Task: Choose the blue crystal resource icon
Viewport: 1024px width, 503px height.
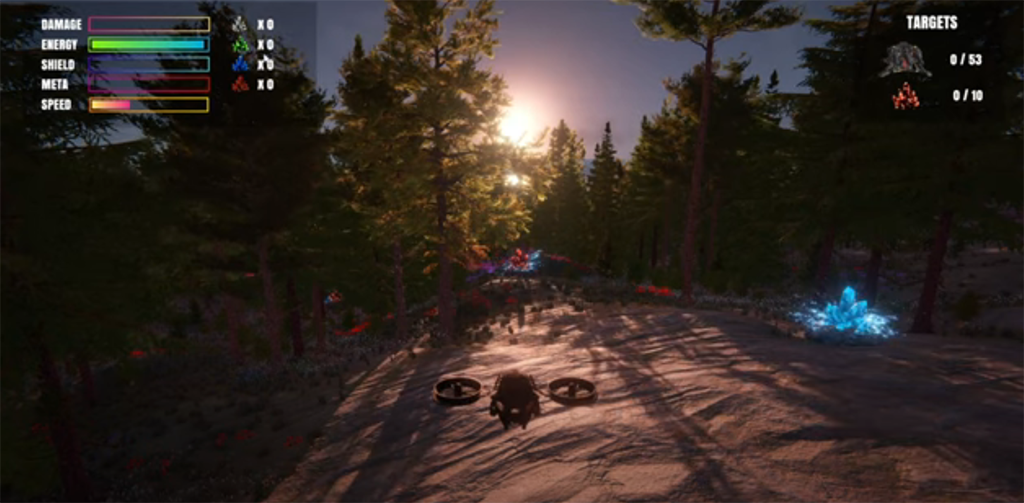Action: pyautogui.click(x=239, y=64)
